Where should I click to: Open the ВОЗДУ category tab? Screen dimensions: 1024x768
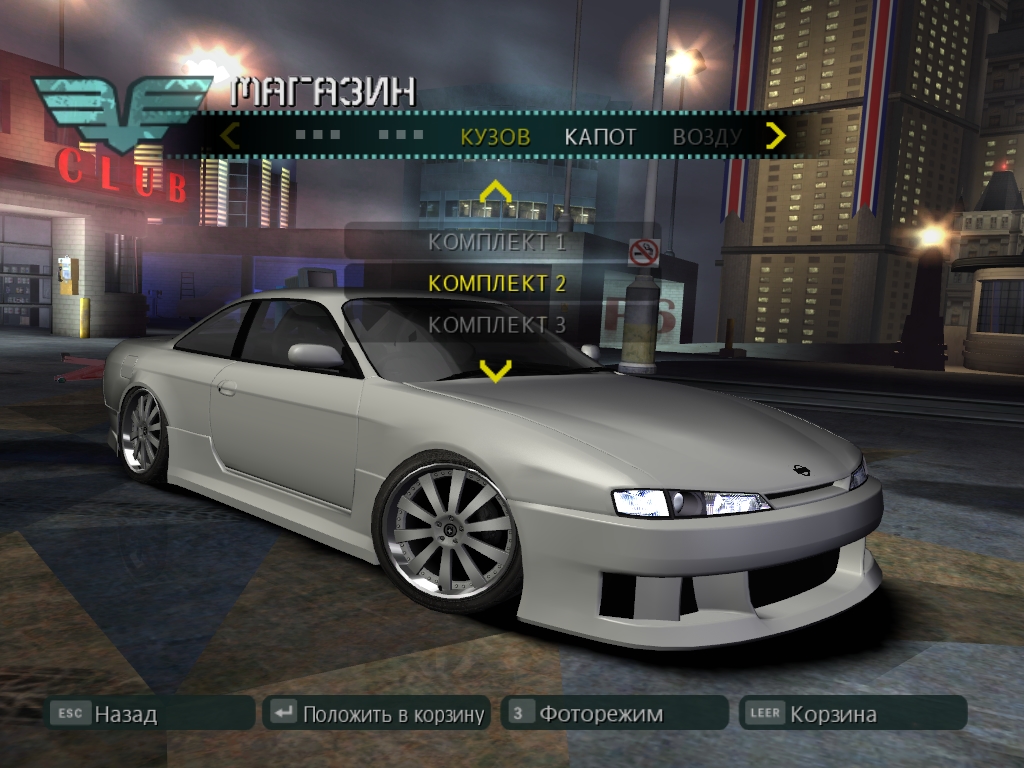coord(706,137)
